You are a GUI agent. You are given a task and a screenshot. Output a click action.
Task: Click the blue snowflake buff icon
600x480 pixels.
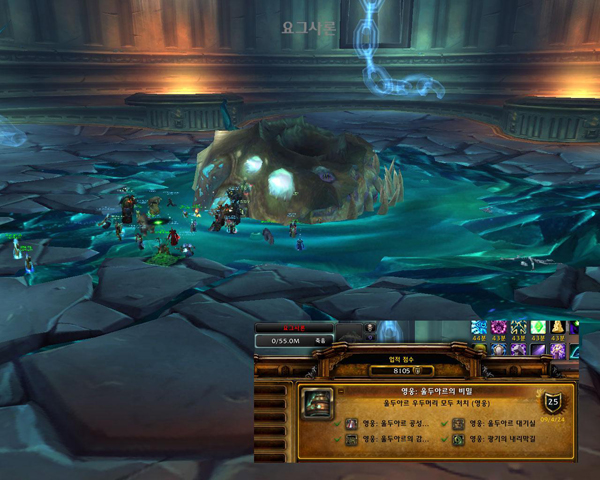(x=479, y=328)
